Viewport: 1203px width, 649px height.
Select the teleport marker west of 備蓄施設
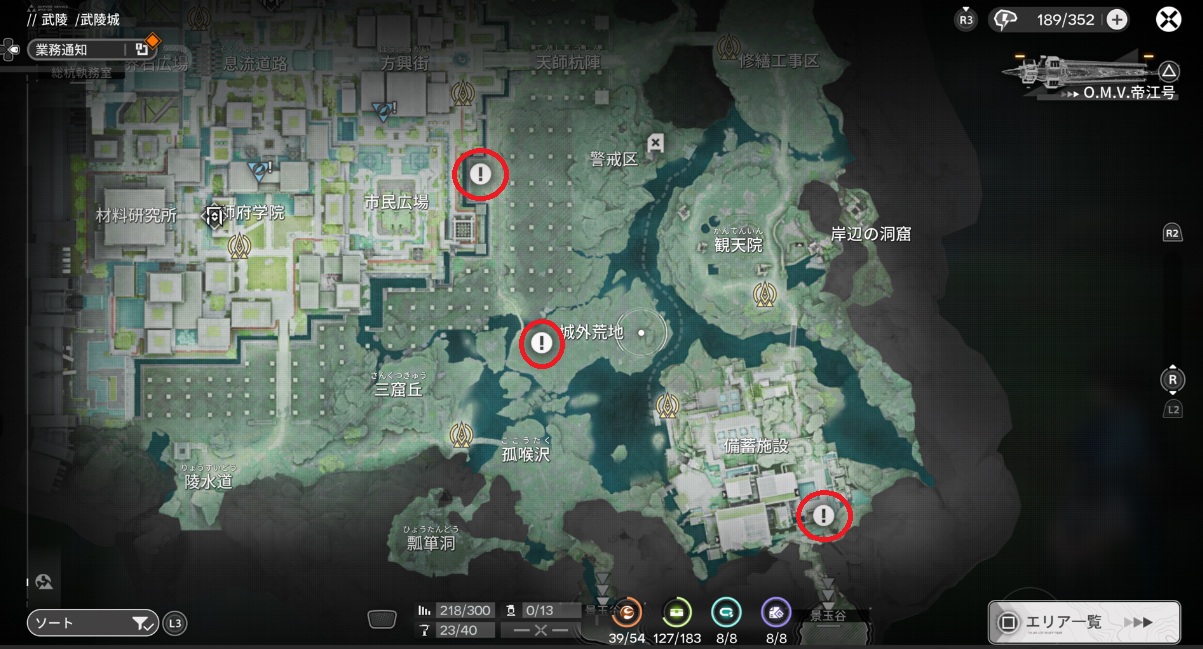[668, 406]
